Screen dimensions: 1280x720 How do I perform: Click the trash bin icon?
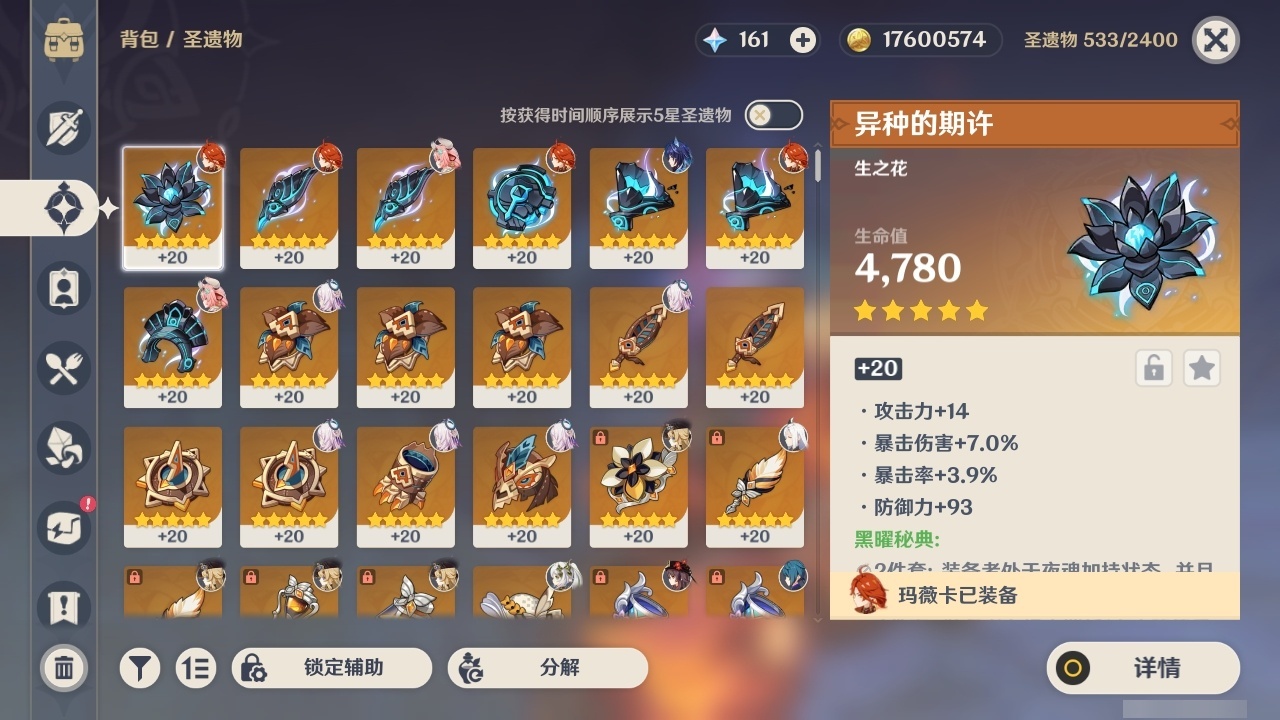[62, 667]
